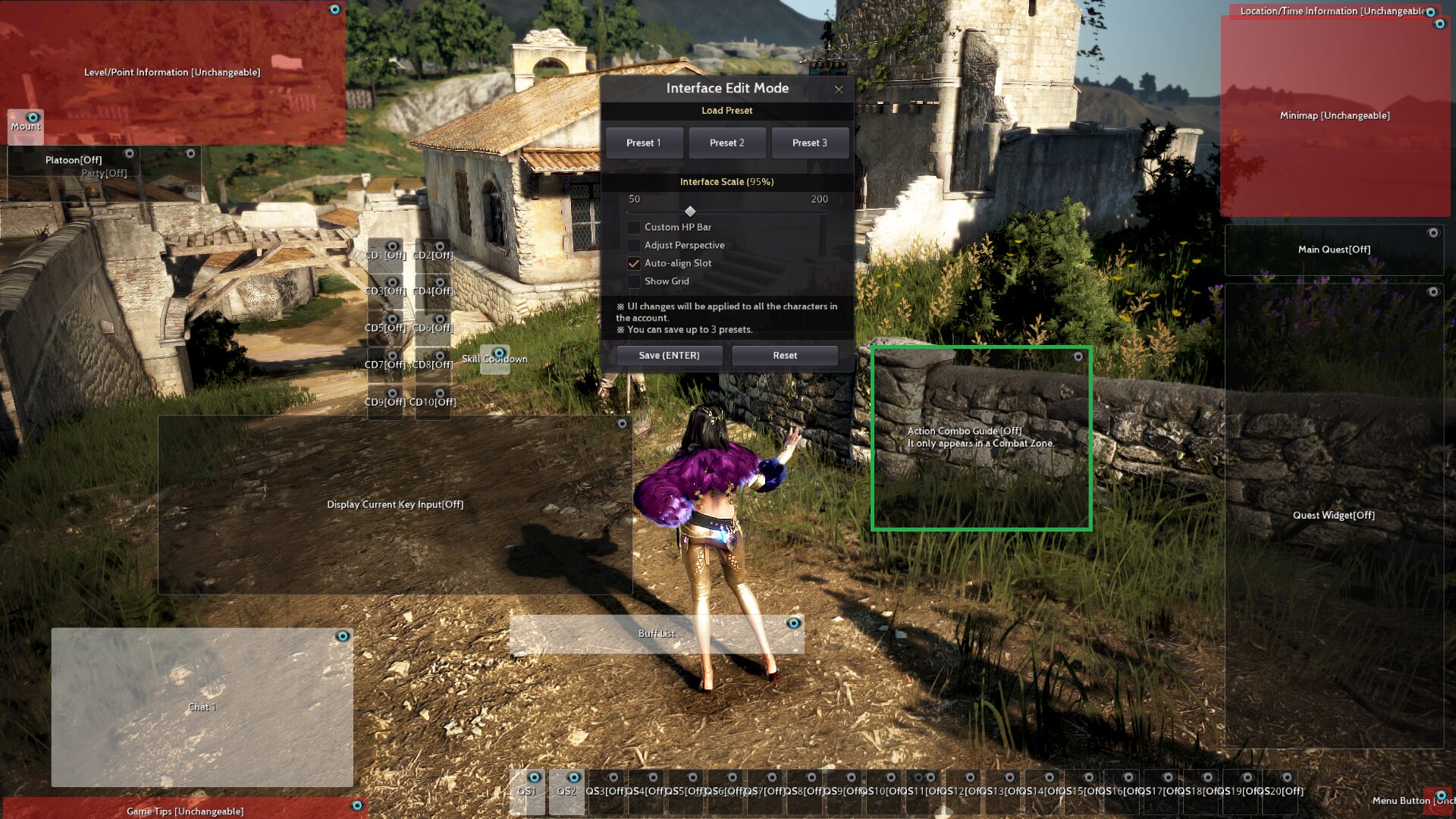Select the Display Current Key Input panel

click(x=394, y=504)
